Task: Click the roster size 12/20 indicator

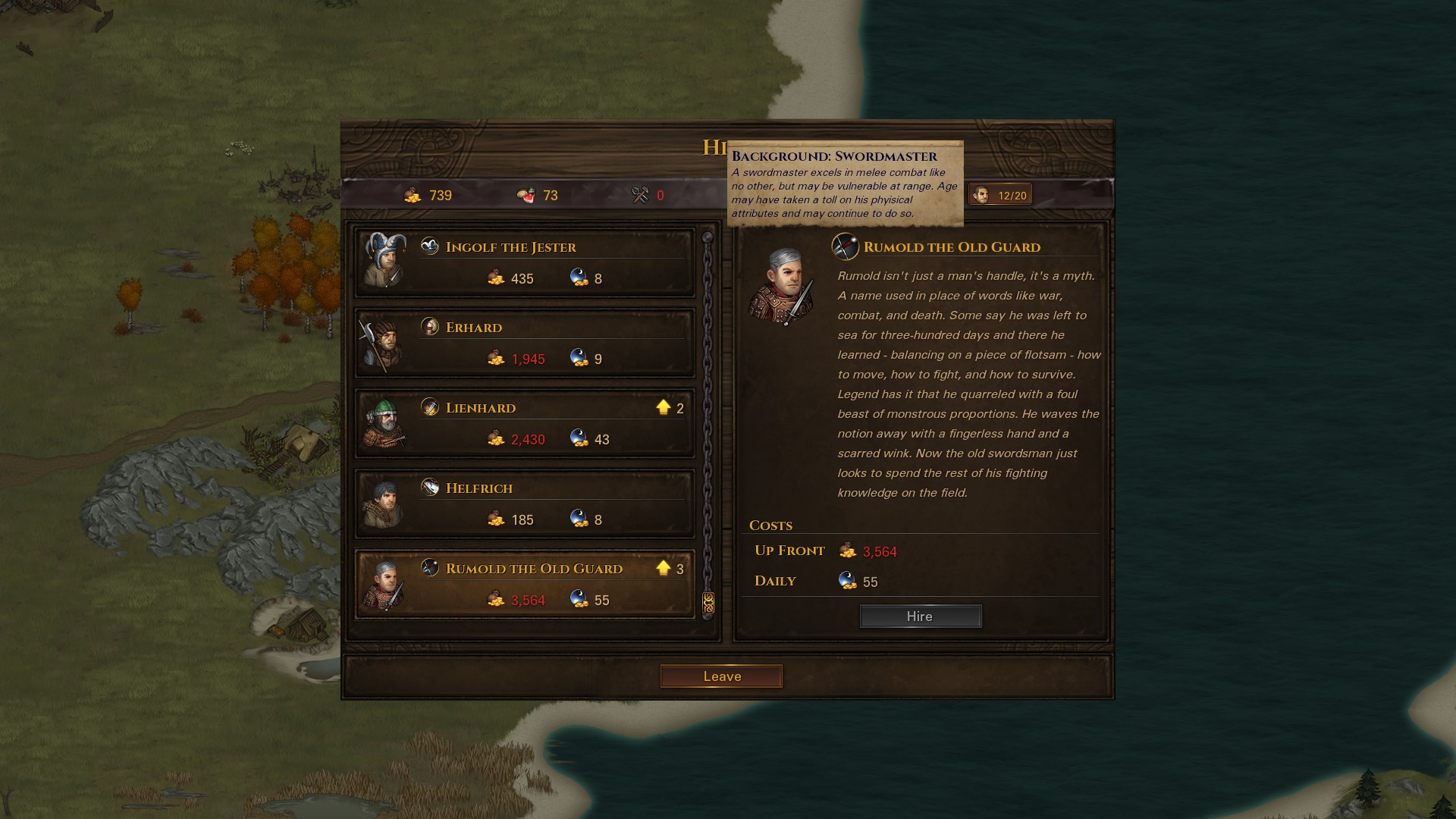Action: tap(1000, 195)
